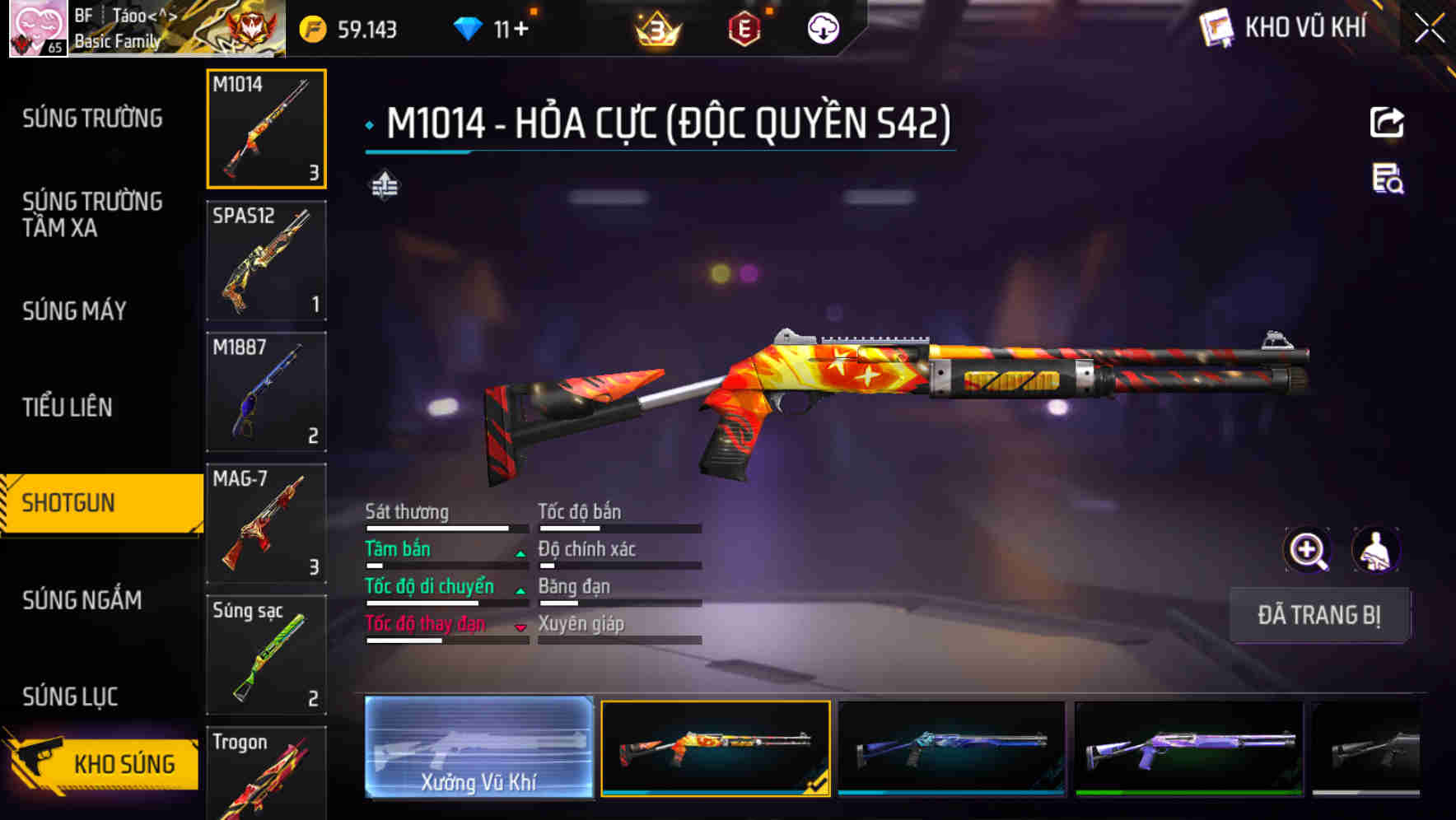The image size is (1456, 820).
Task: Open the player profile avatar top left
Action: pos(38,27)
